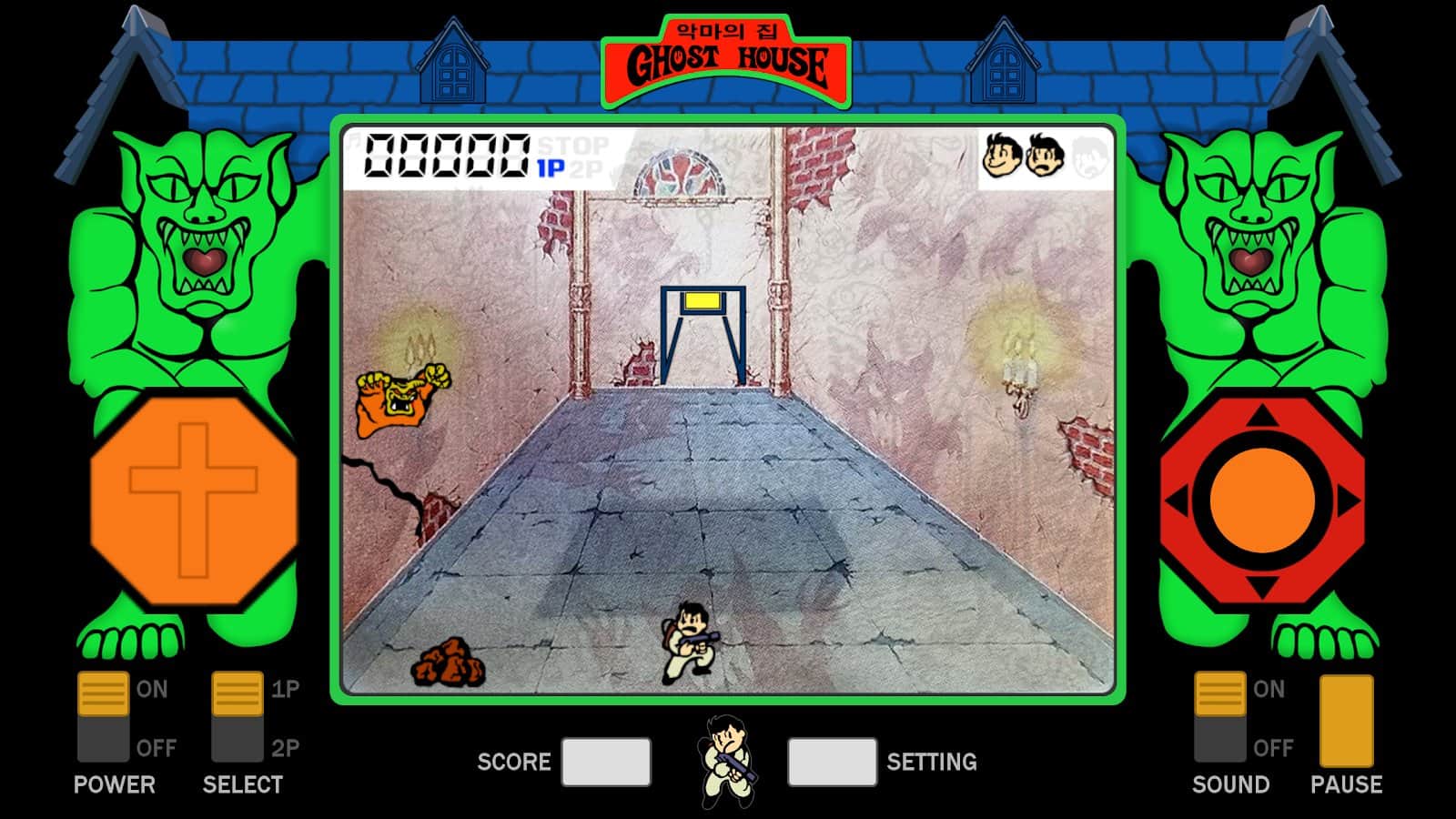Open the SETTING button

point(832,762)
